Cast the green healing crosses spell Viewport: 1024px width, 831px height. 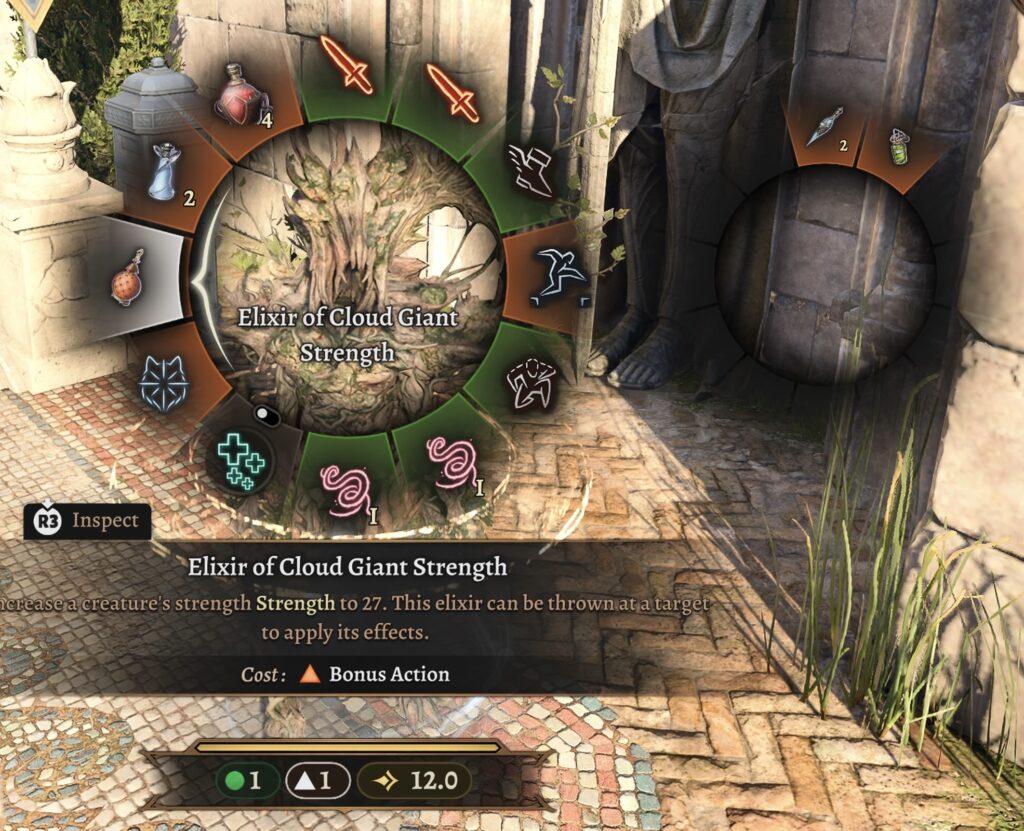point(240,460)
